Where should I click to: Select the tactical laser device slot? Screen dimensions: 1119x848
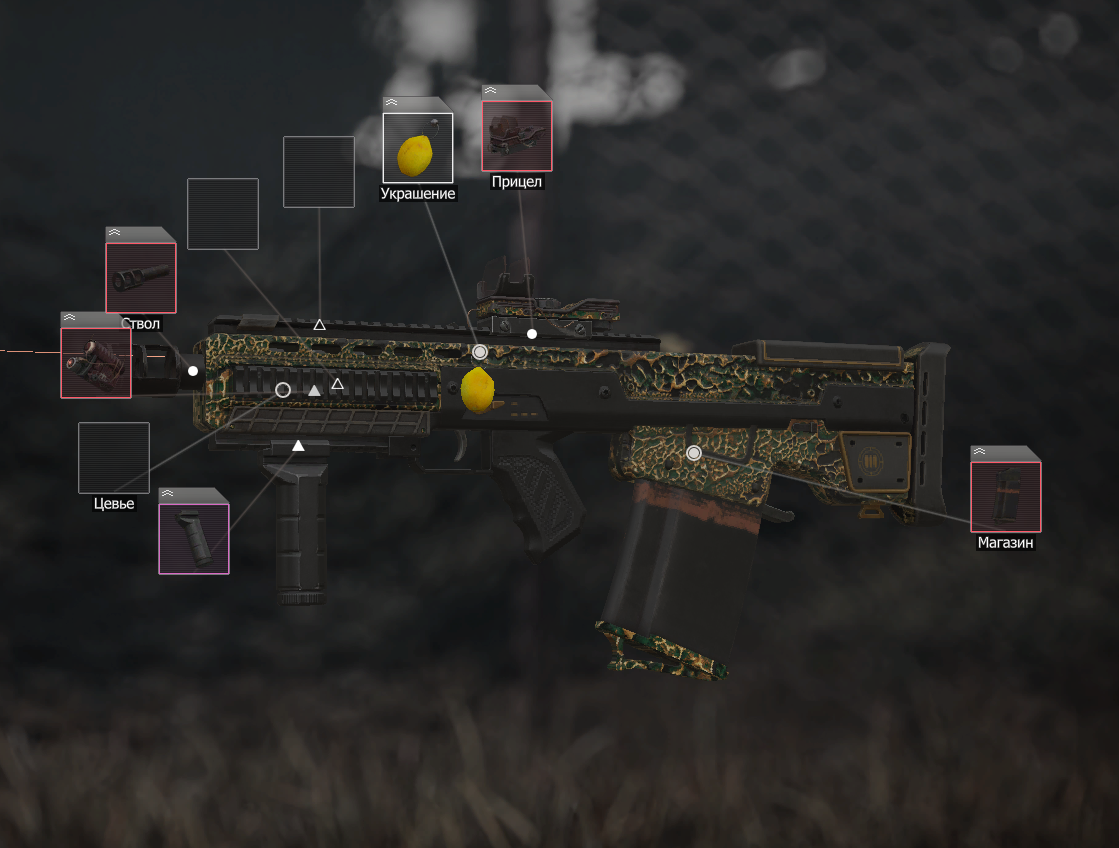(96, 362)
